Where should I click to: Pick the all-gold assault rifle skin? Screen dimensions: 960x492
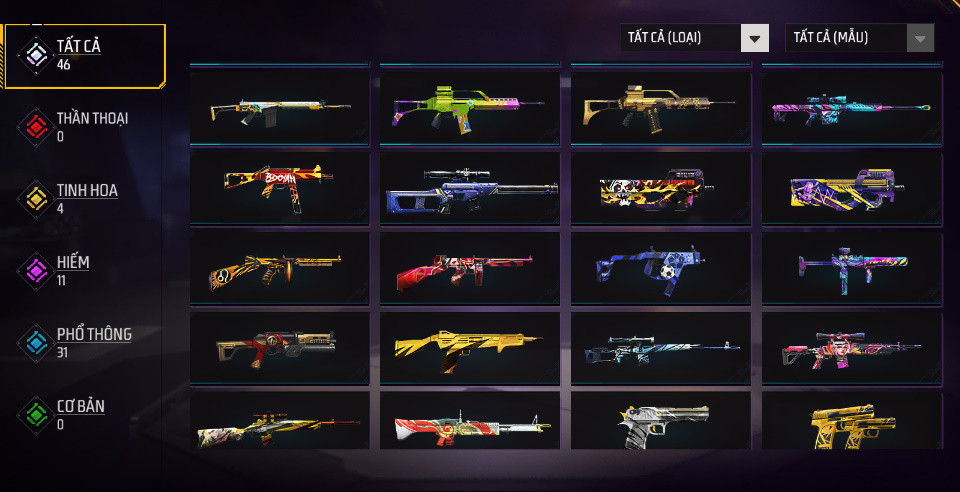[x=470, y=348]
